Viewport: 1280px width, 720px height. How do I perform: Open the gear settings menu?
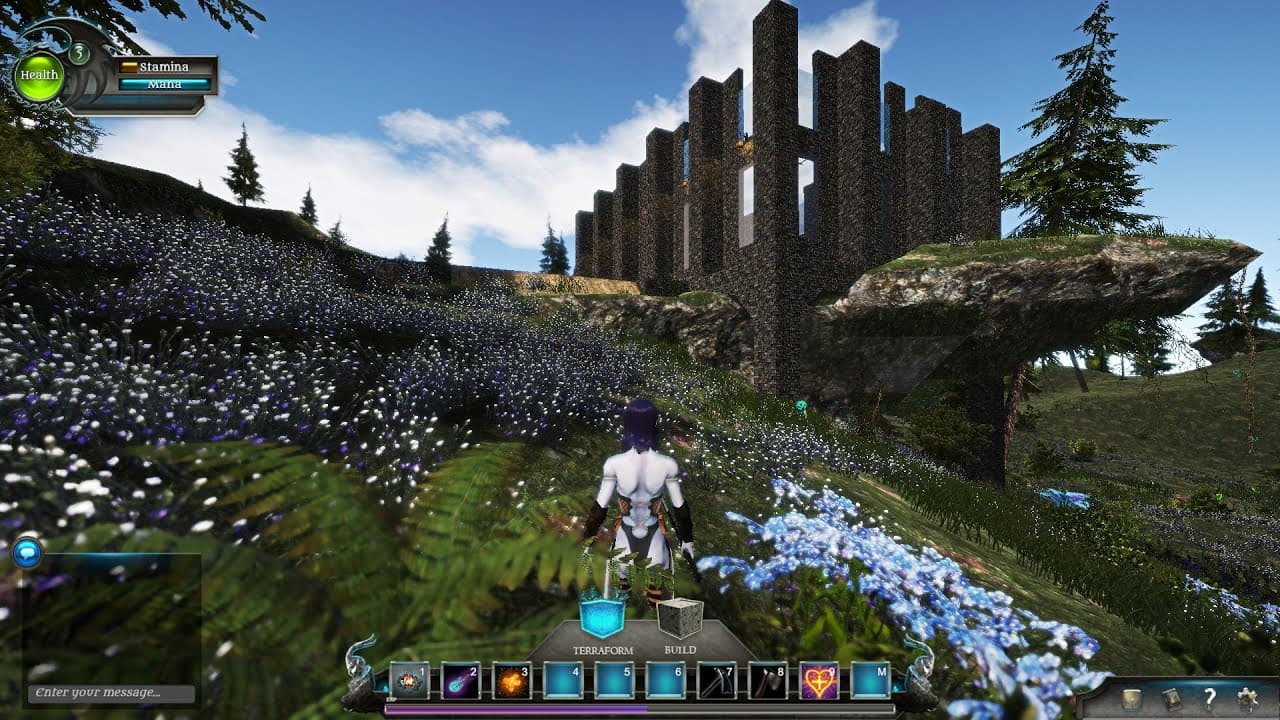1247,699
